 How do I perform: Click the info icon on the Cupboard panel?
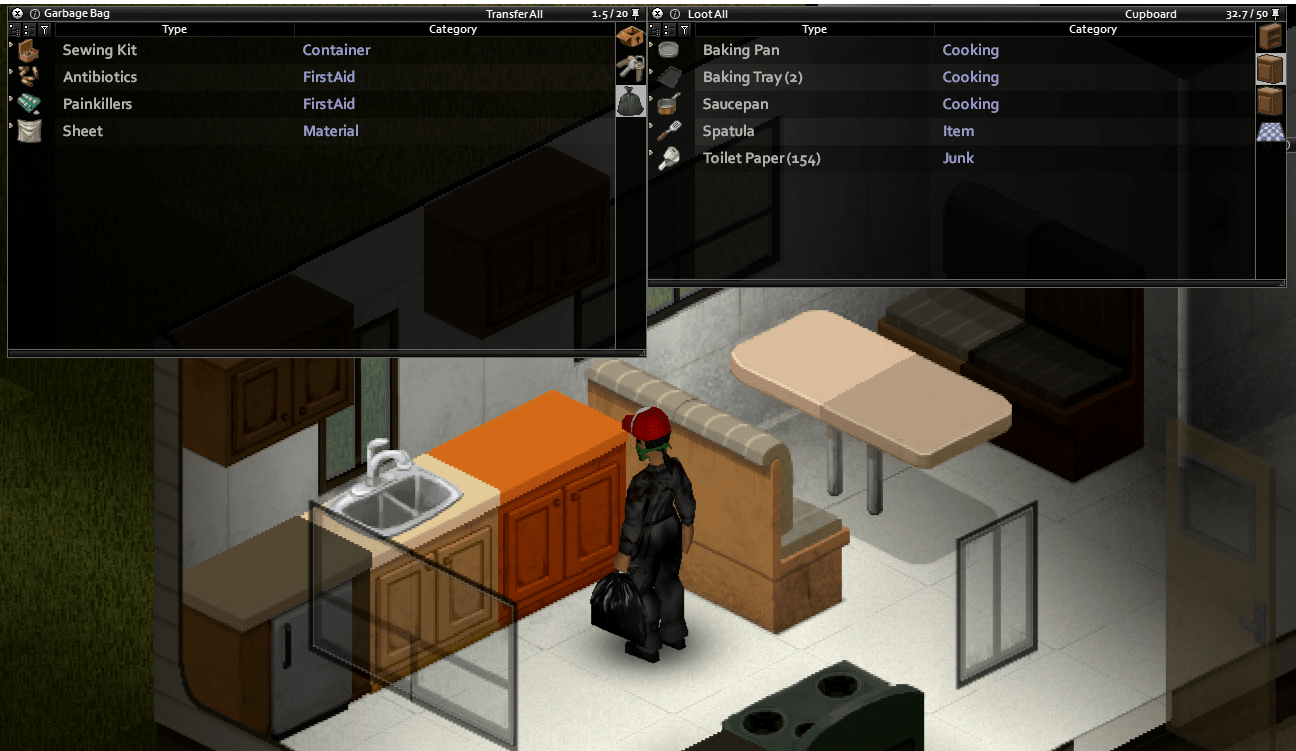[x=675, y=13]
